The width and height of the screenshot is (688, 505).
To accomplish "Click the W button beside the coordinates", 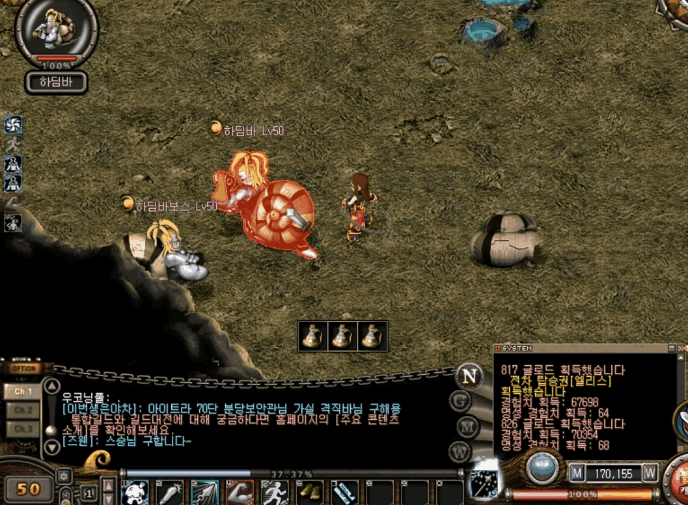I will click(x=649, y=472).
